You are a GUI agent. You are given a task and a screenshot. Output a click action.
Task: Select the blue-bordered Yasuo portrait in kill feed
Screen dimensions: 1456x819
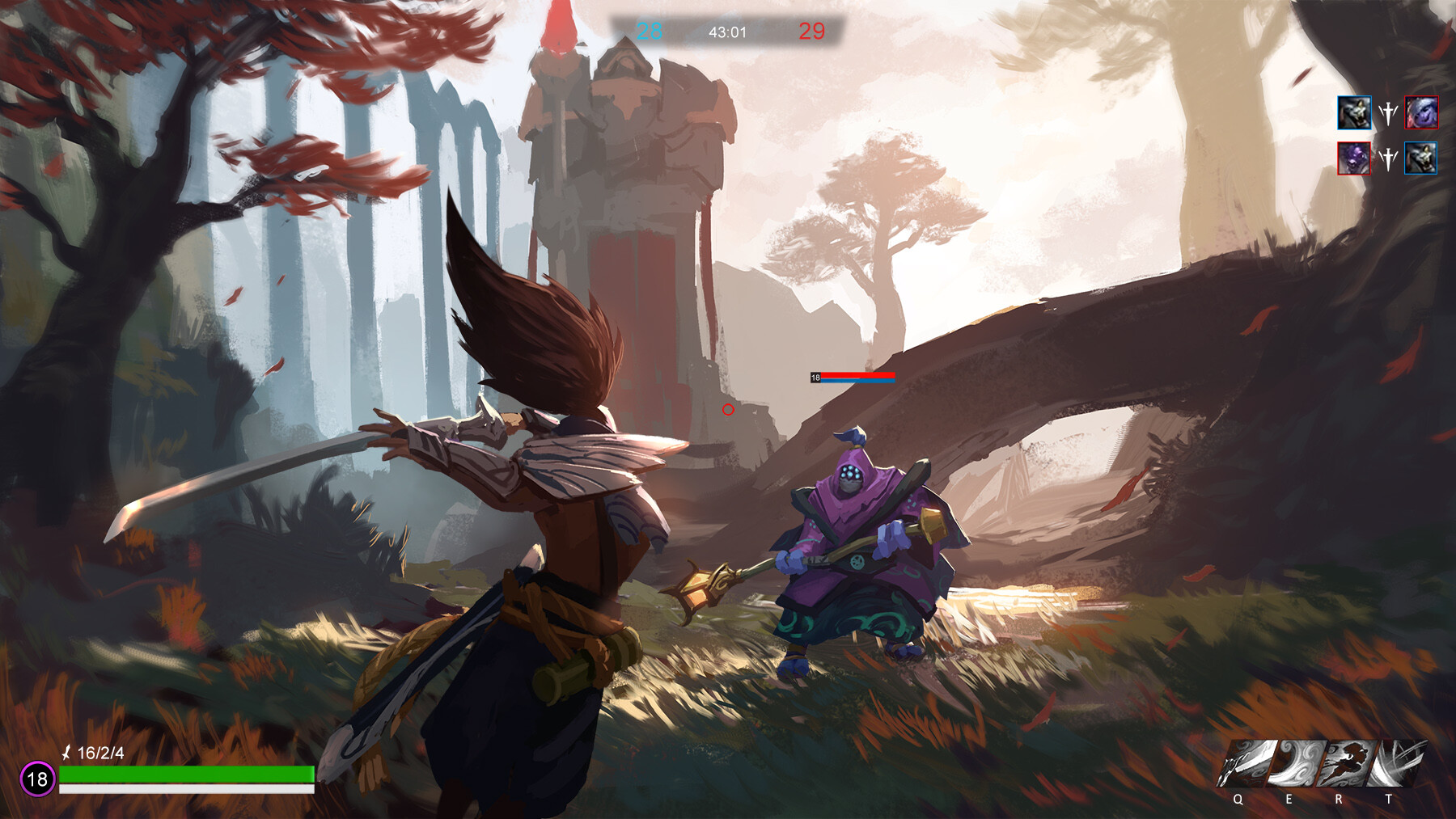[1356, 114]
